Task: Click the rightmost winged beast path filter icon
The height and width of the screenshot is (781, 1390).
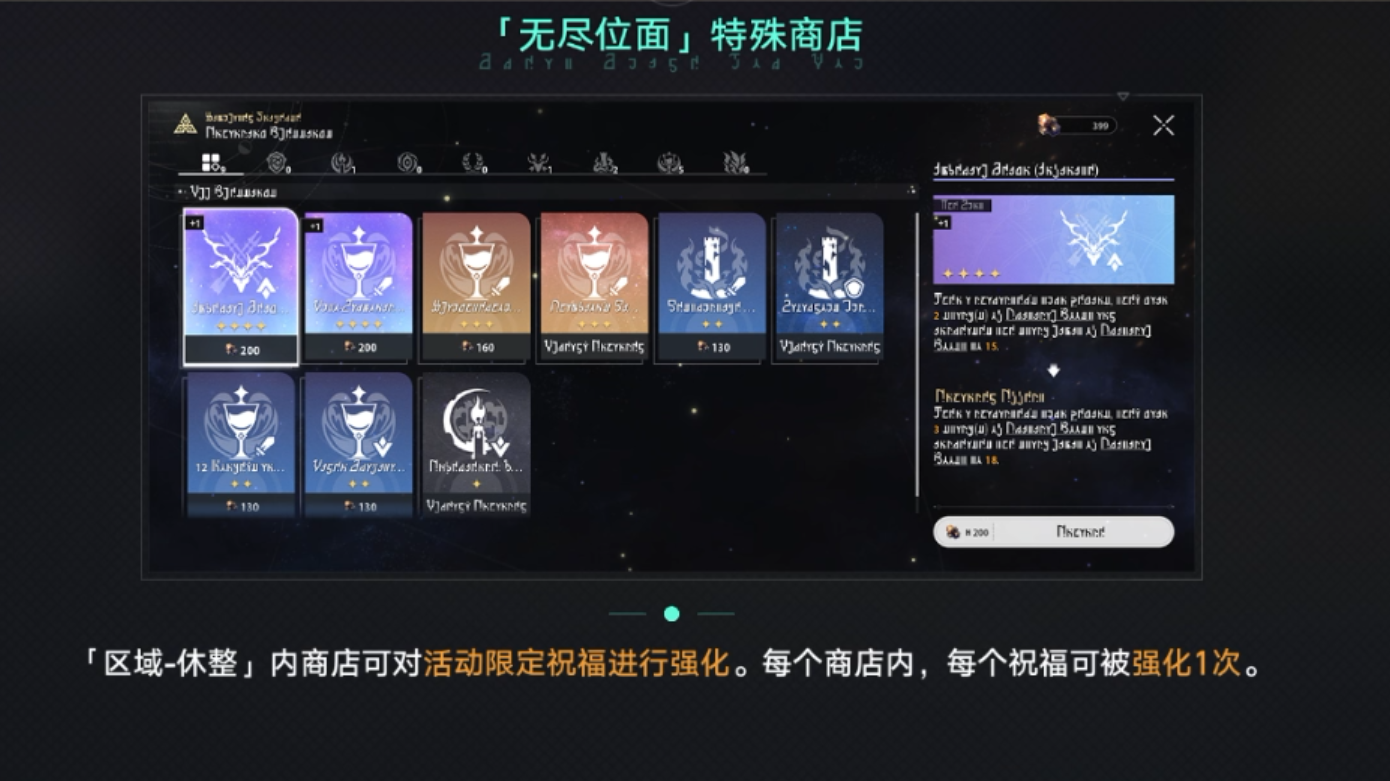Action: tap(737, 161)
